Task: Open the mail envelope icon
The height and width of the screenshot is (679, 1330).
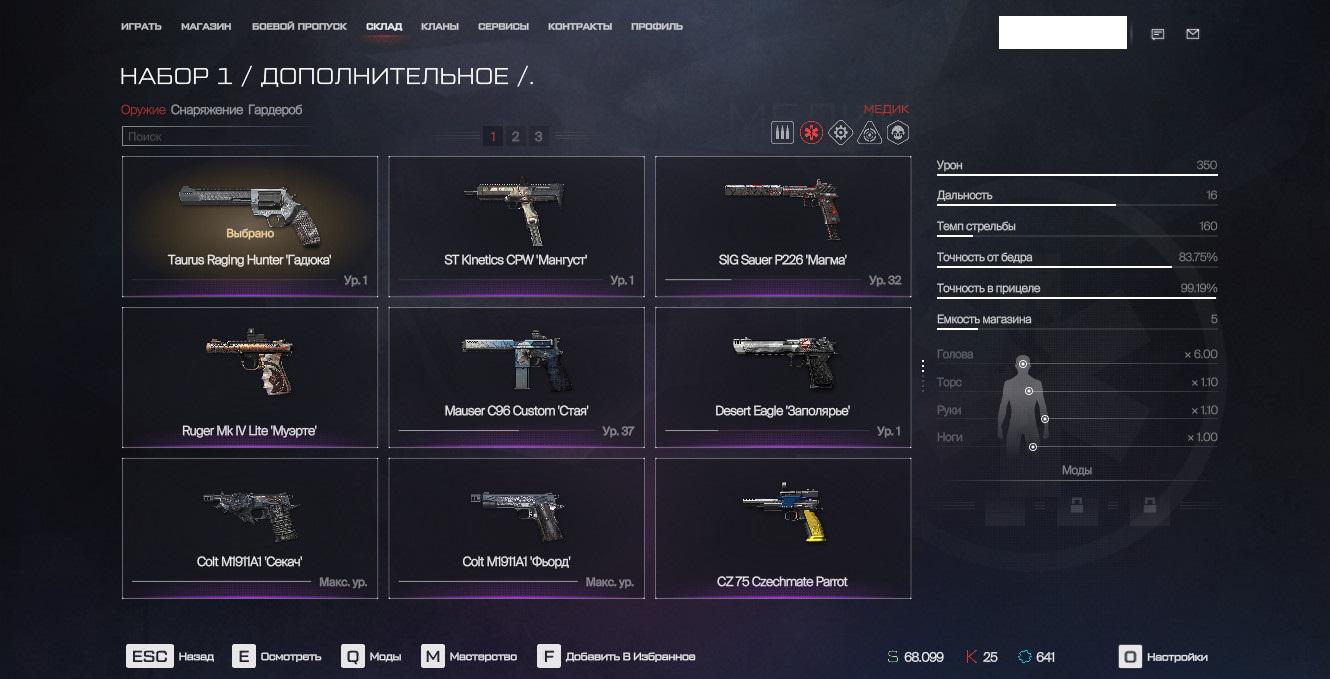Action: coord(1192,34)
